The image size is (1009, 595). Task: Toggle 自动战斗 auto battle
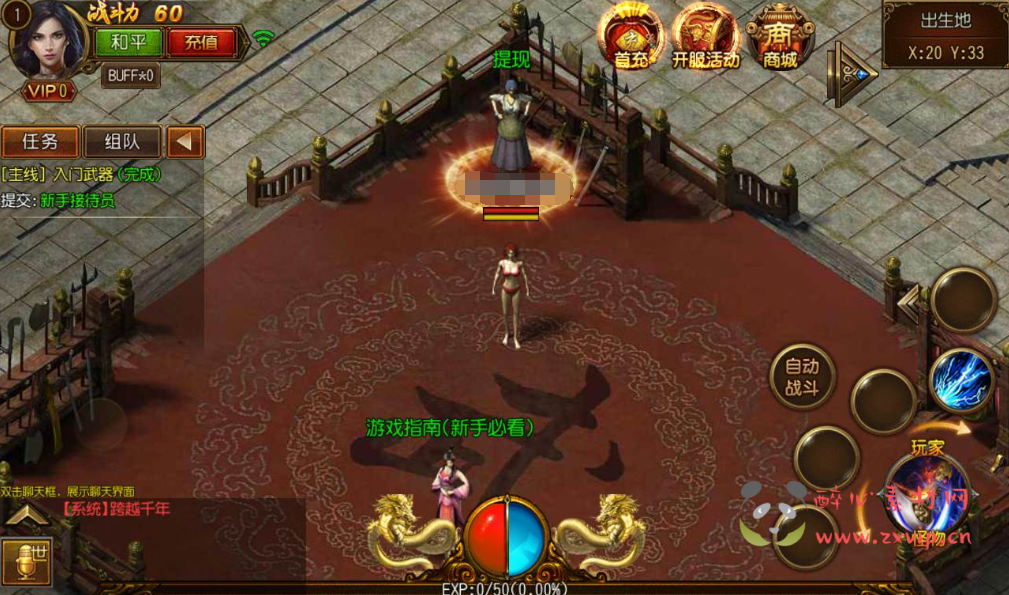coord(802,377)
